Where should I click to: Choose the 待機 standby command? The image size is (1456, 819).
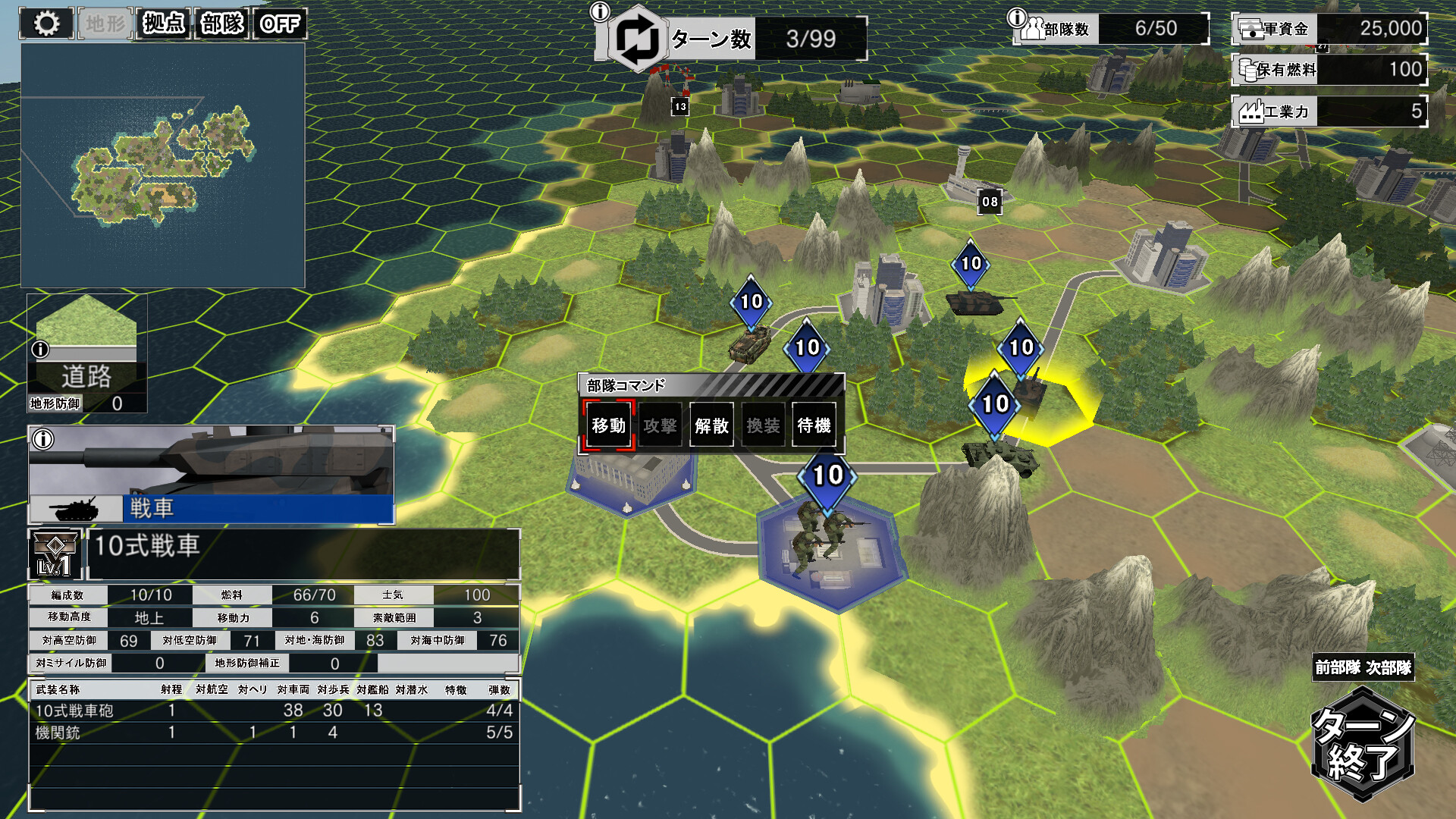point(814,425)
